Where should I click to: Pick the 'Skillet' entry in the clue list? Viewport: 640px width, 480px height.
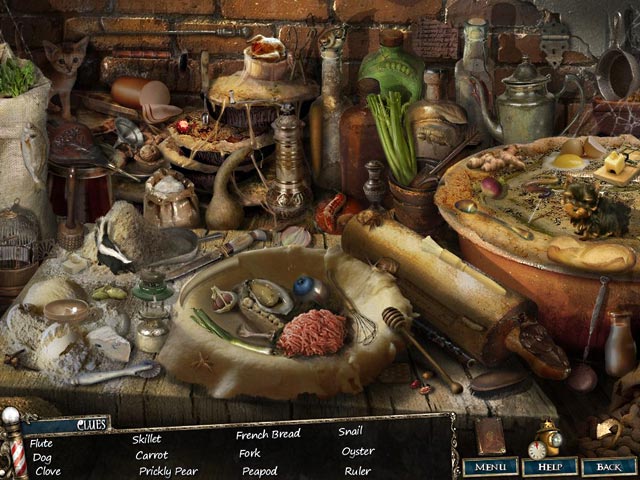click(x=147, y=438)
